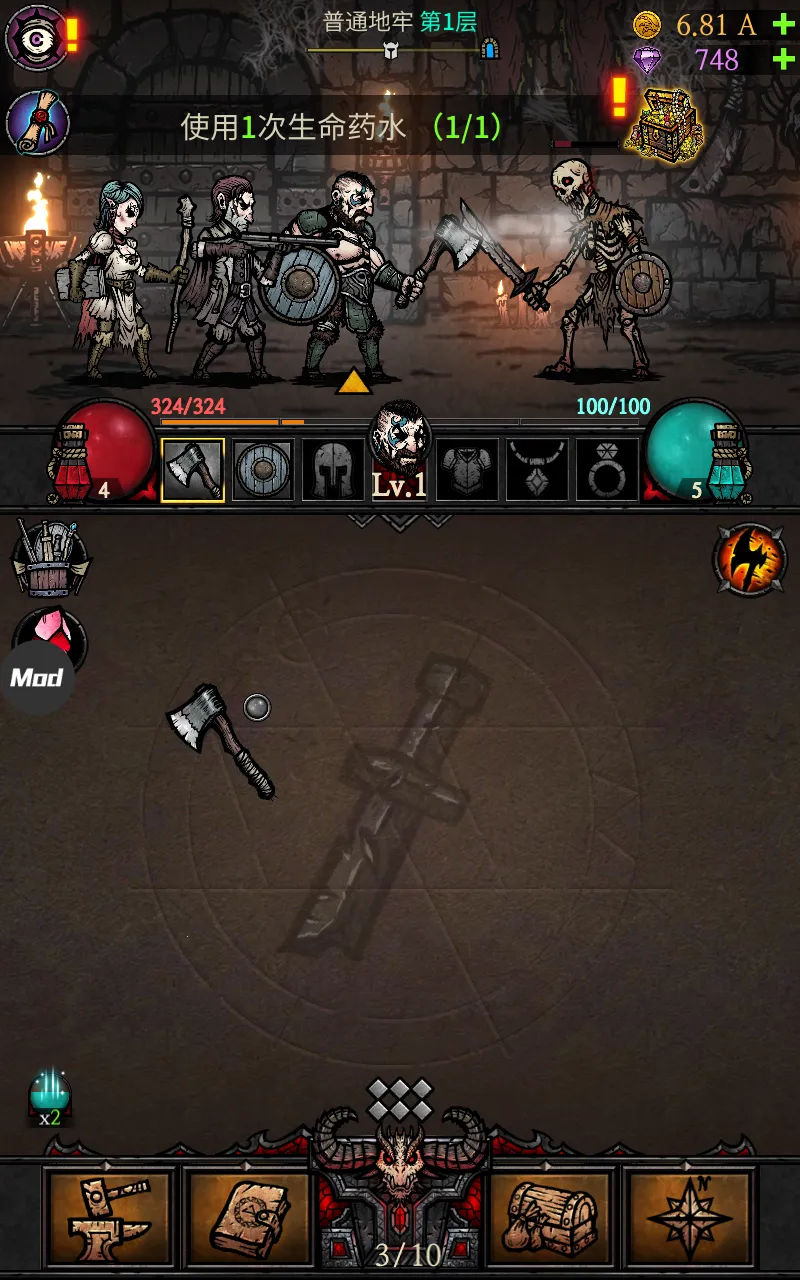Select the chest armor equipment slot

click(x=467, y=469)
